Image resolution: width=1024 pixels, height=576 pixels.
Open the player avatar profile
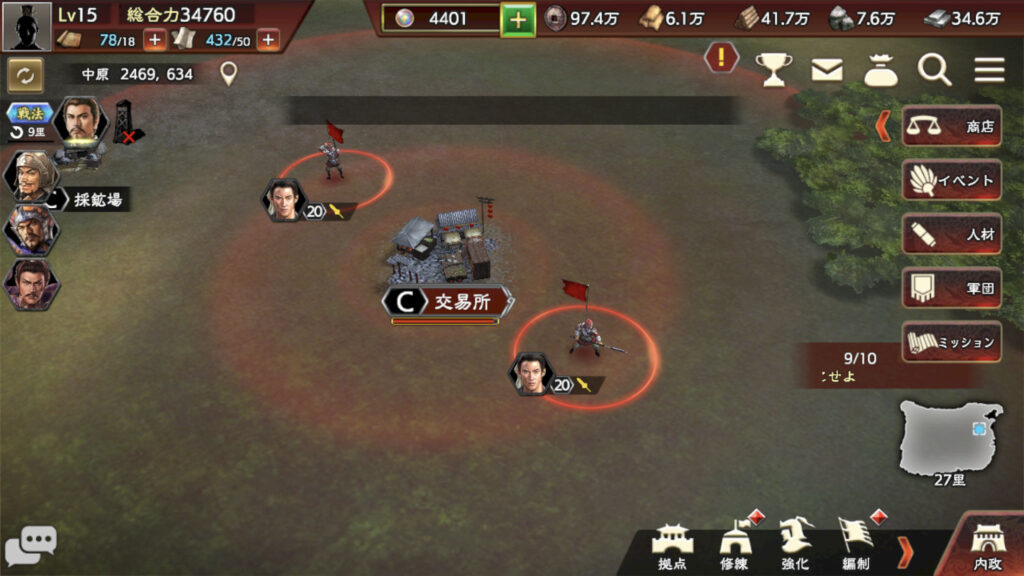click(27, 26)
